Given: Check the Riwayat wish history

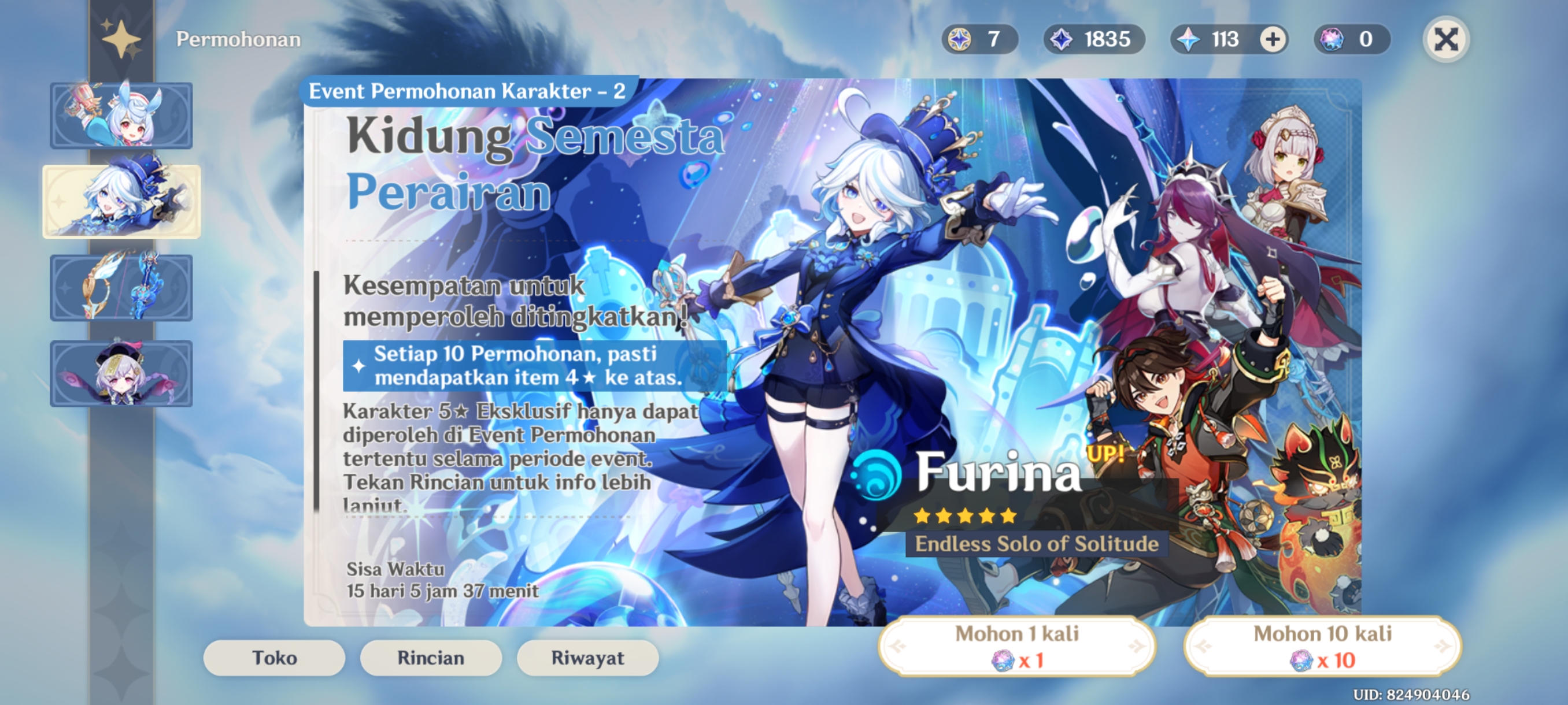Looking at the screenshot, I should click(x=587, y=658).
